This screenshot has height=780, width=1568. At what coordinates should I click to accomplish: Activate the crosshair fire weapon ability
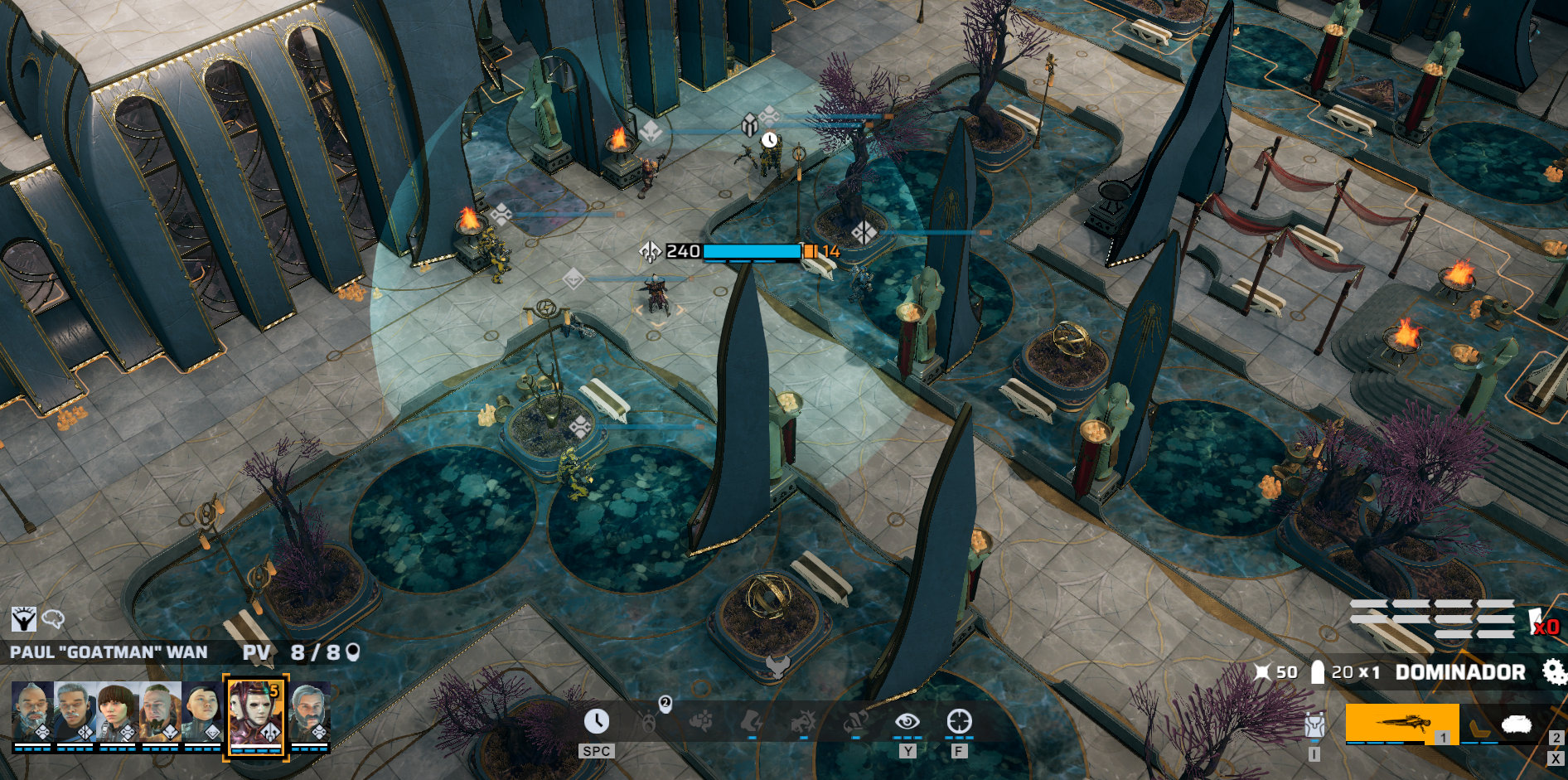pos(959,721)
